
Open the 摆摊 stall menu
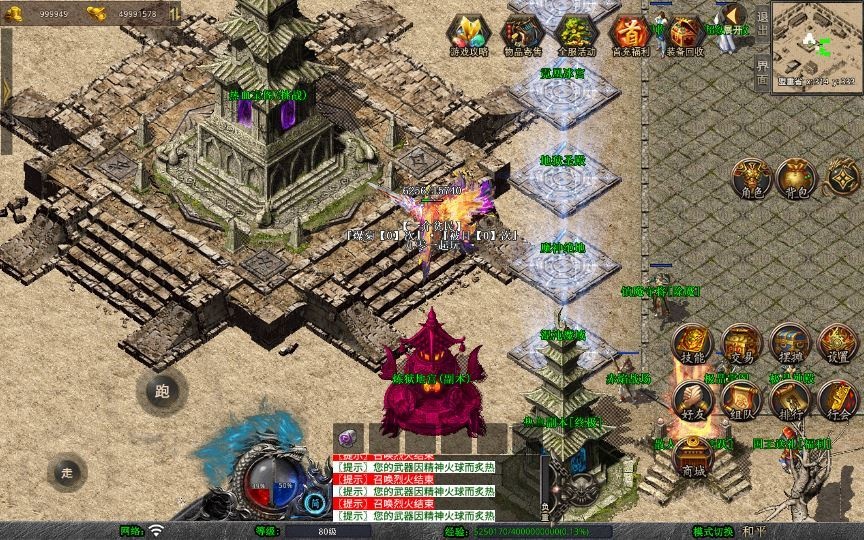tap(790, 344)
